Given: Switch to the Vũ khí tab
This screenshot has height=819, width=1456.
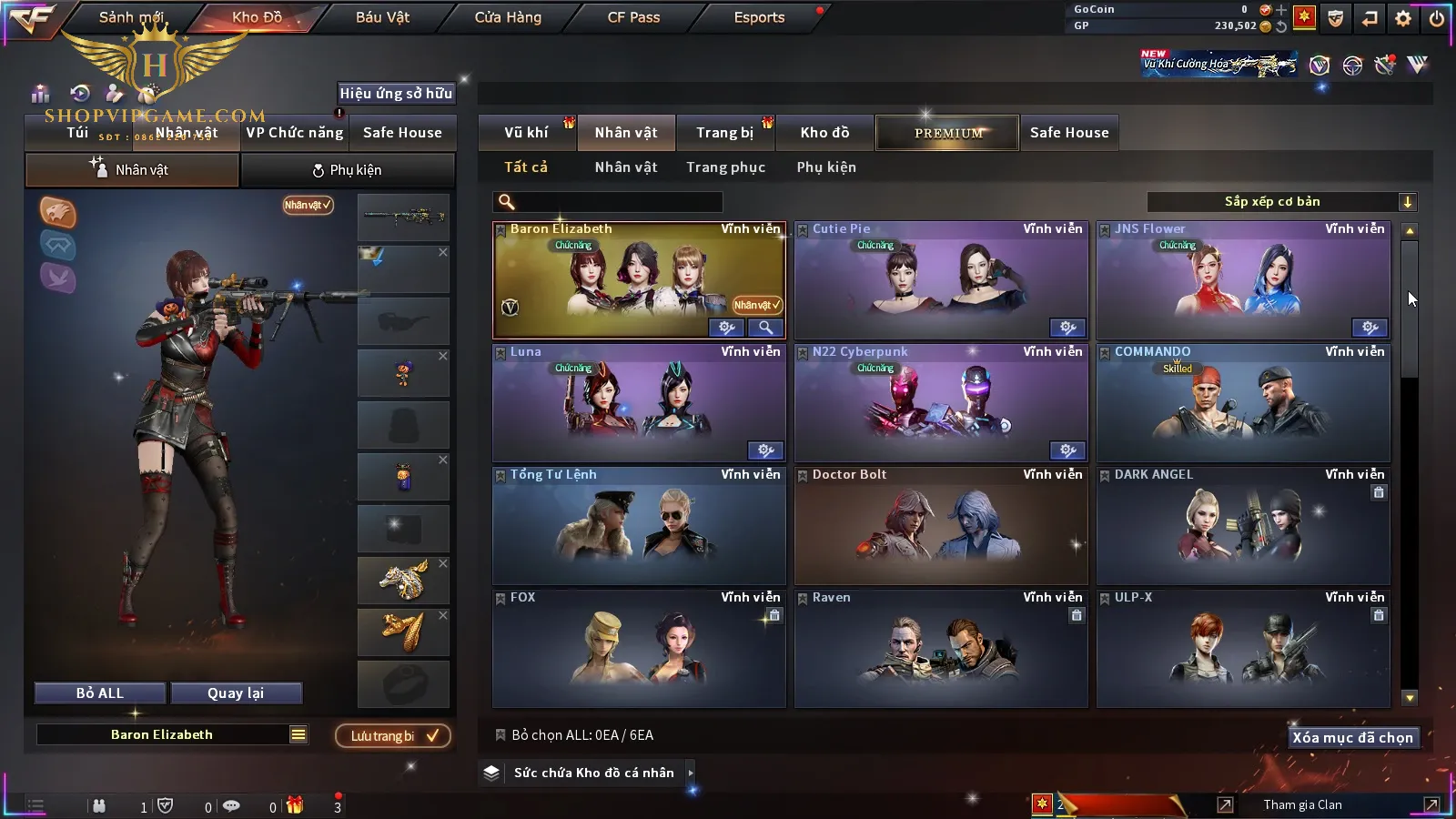Looking at the screenshot, I should pos(527,133).
